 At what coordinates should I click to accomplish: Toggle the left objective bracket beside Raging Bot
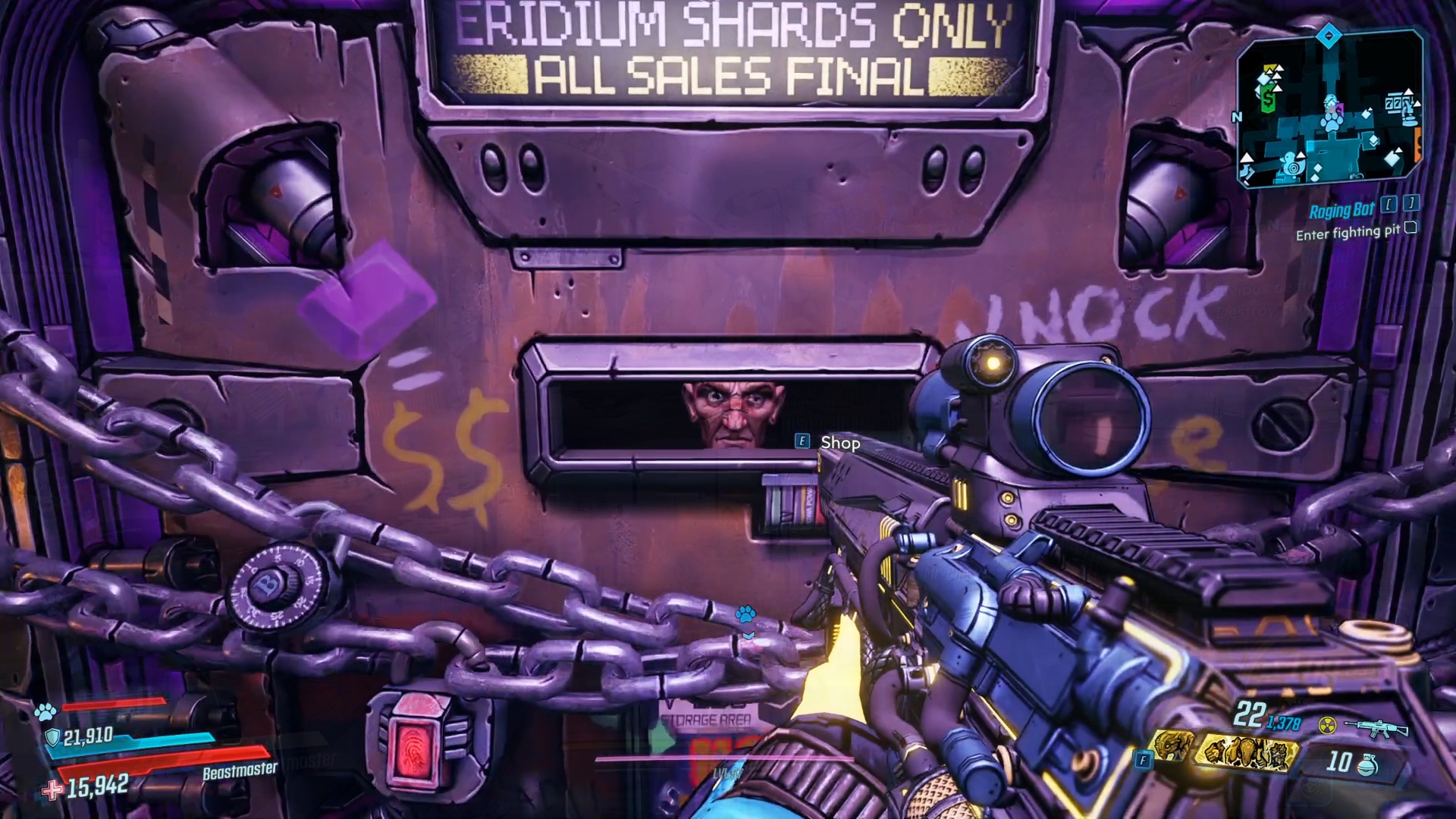pyautogui.click(x=1389, y=204)
